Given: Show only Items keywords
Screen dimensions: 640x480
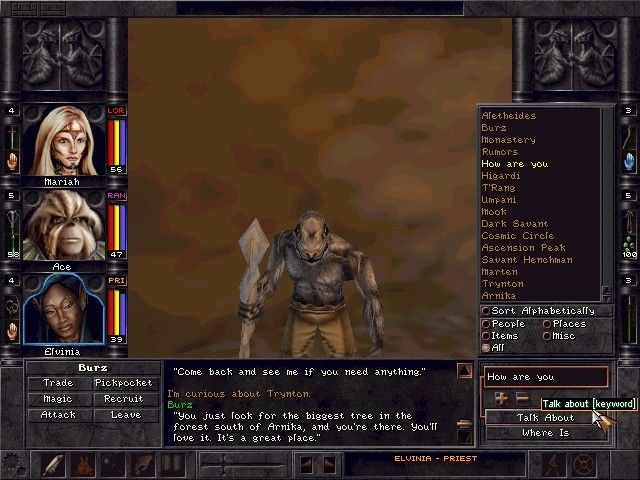Looking at the screenshot, I should tap(486, 336).
